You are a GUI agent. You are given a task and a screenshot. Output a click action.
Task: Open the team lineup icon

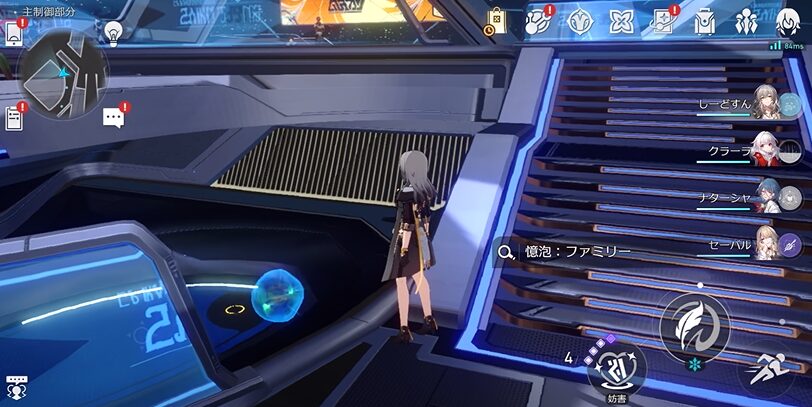746,21
